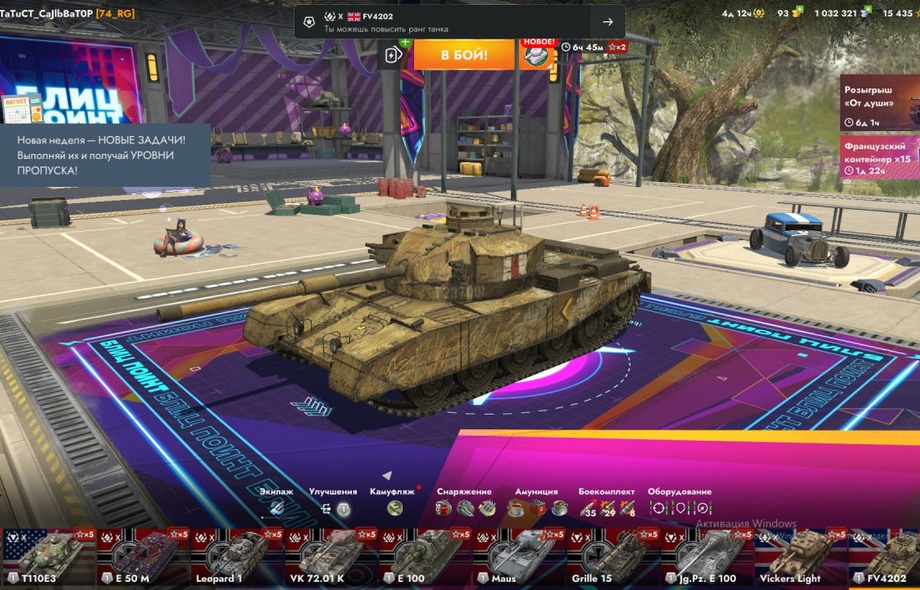The image size is (920, 590).
Task: Open the FV4202 rank upgrade notification arrow
Action: coord(608,22)
